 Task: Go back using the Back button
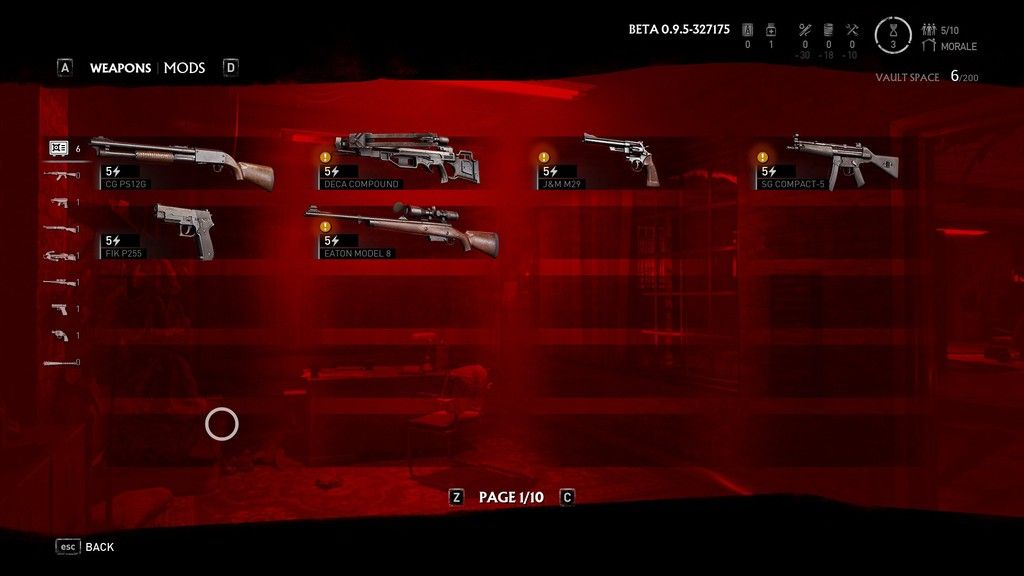(86, 547)
